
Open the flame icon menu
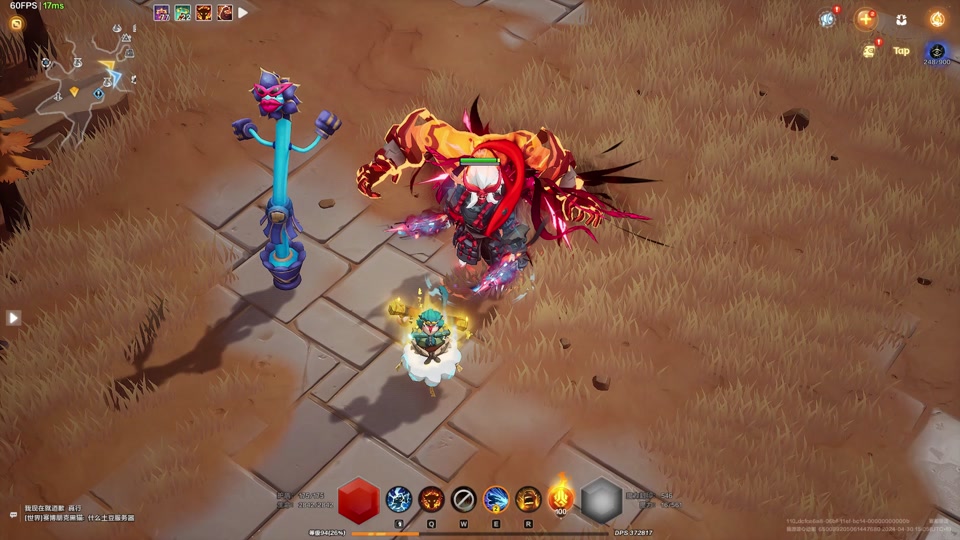tap(937, 19)
